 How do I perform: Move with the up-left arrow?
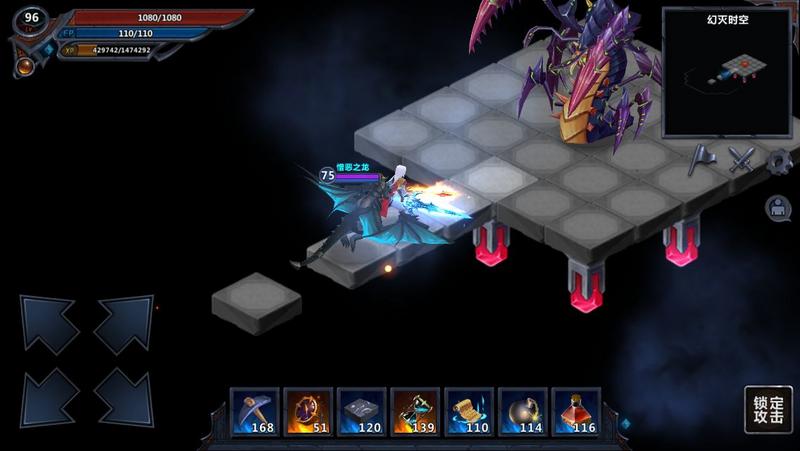(50, 324)
